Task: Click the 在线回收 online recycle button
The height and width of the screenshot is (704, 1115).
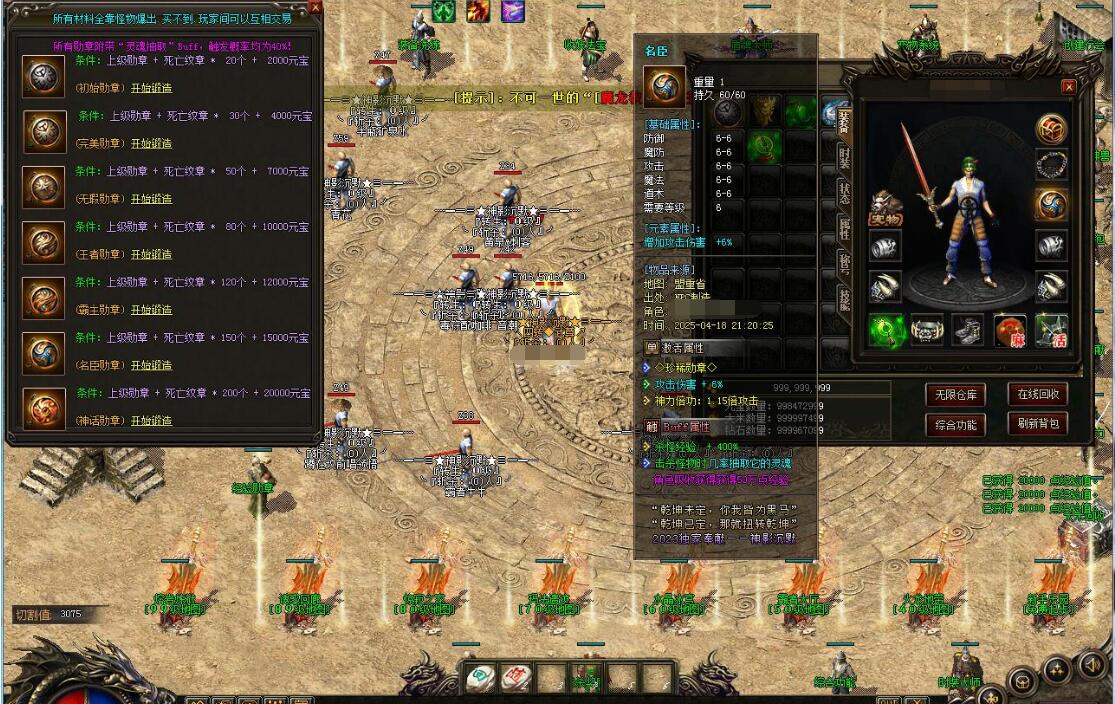Action: pos(1037,394)
